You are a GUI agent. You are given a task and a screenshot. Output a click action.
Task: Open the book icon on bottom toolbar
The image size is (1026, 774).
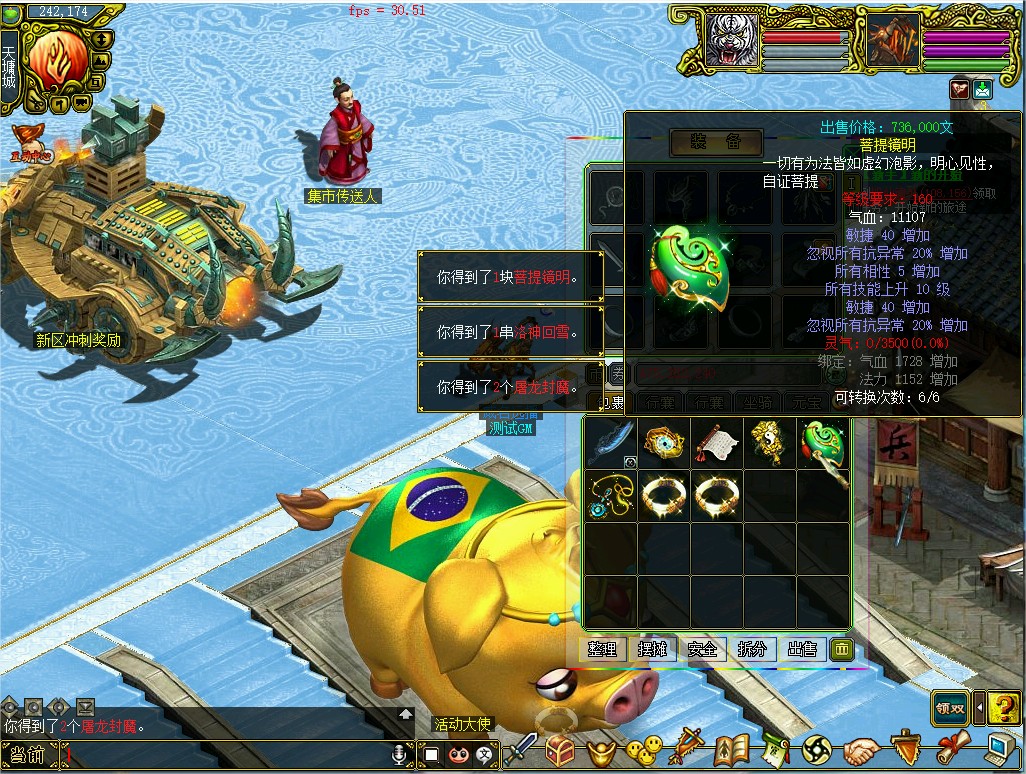click(732, 750)
